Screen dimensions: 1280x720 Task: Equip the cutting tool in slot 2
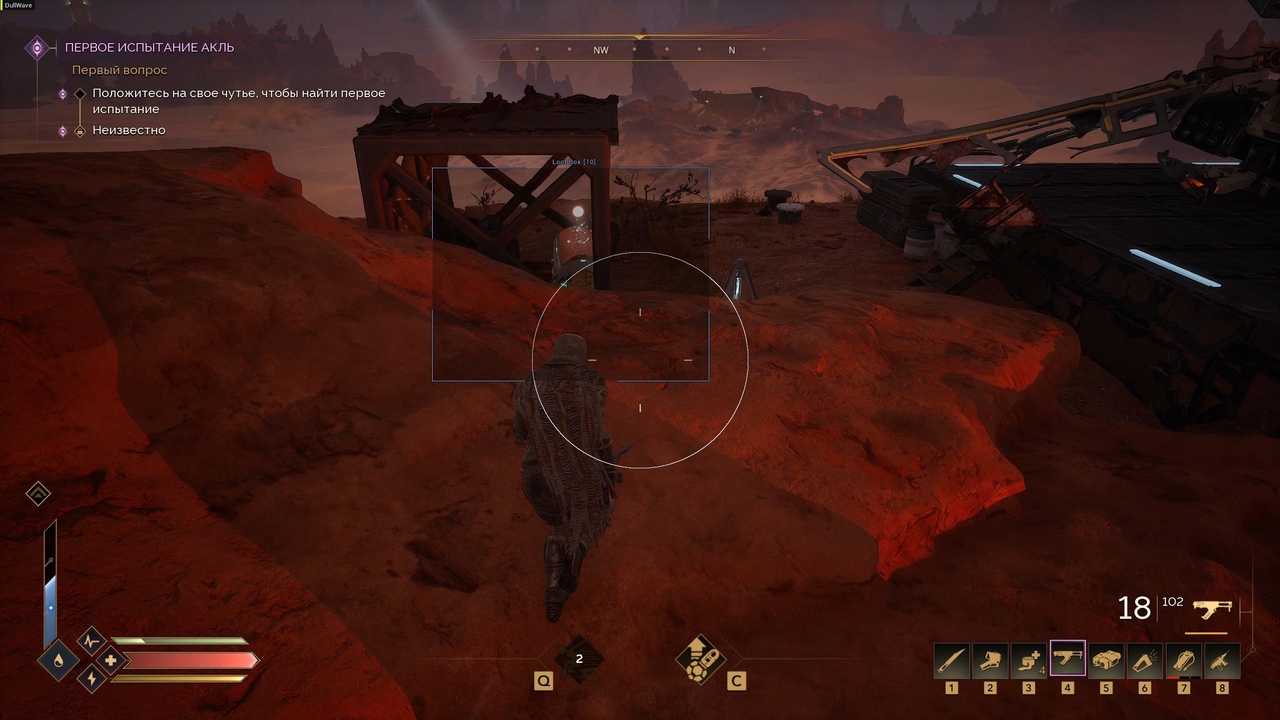point(990,661)
